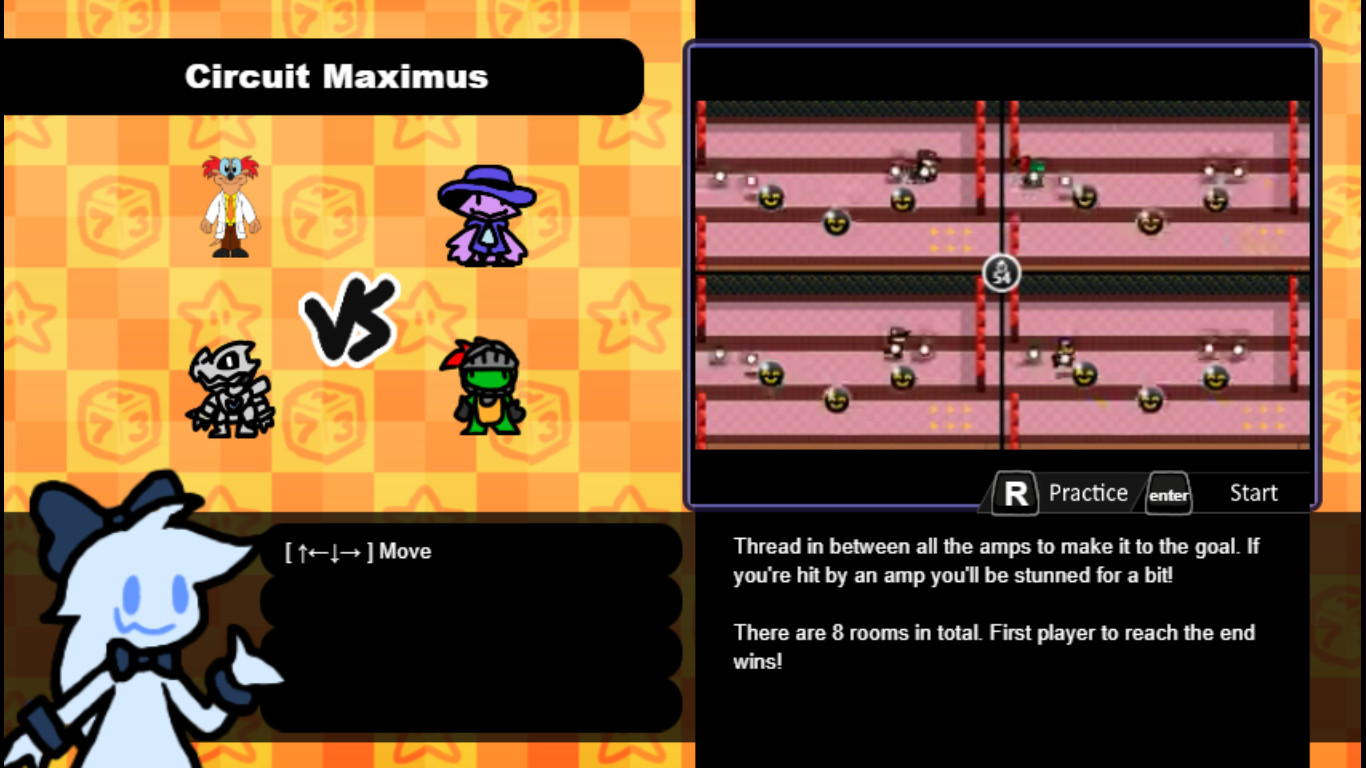The image size is (1366, 768).
Task: Select the top-left room in the preview
Action: click(x=845, y=180)
